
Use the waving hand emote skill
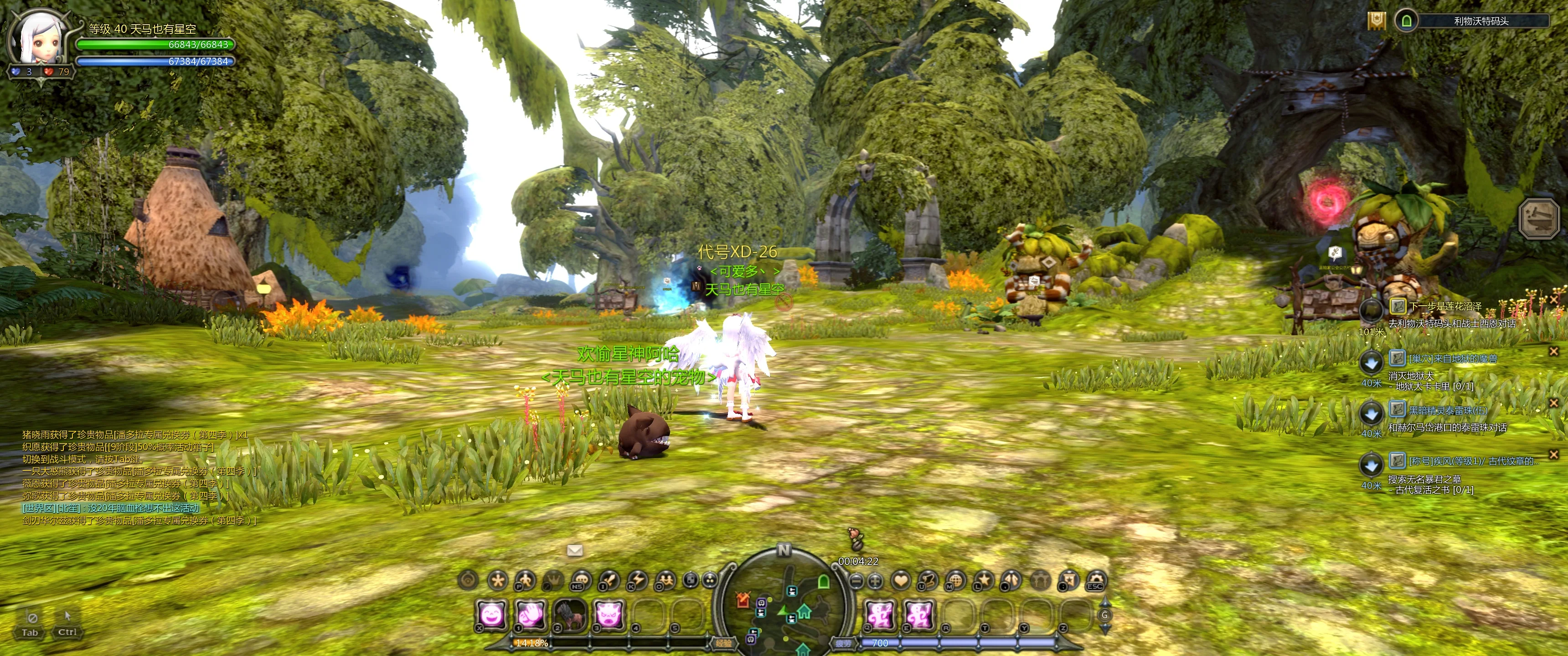click(x=530, y=615)
